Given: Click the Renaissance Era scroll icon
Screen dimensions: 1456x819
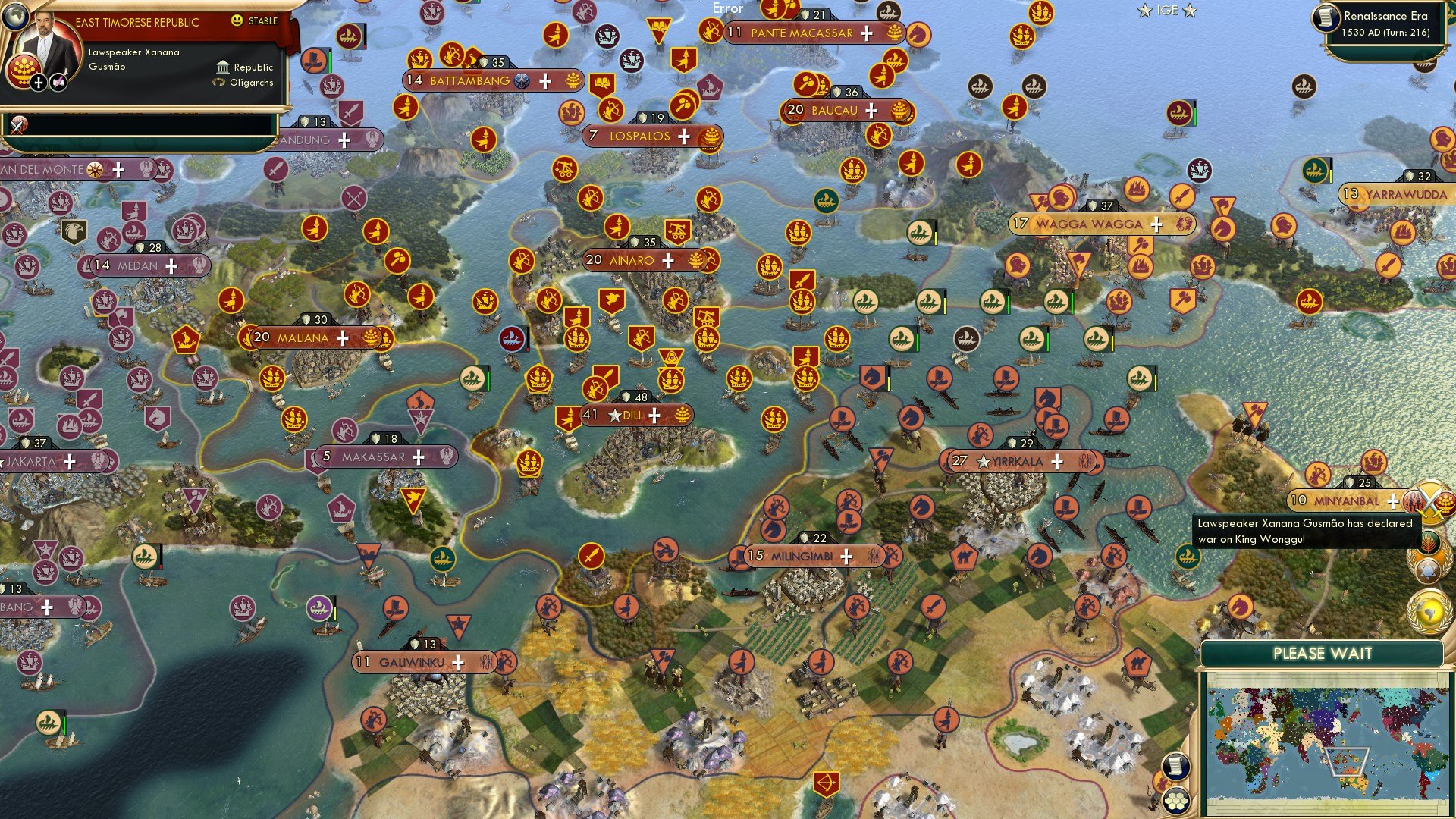Looking at the screenshot, I should click(x=1326, y=18).
